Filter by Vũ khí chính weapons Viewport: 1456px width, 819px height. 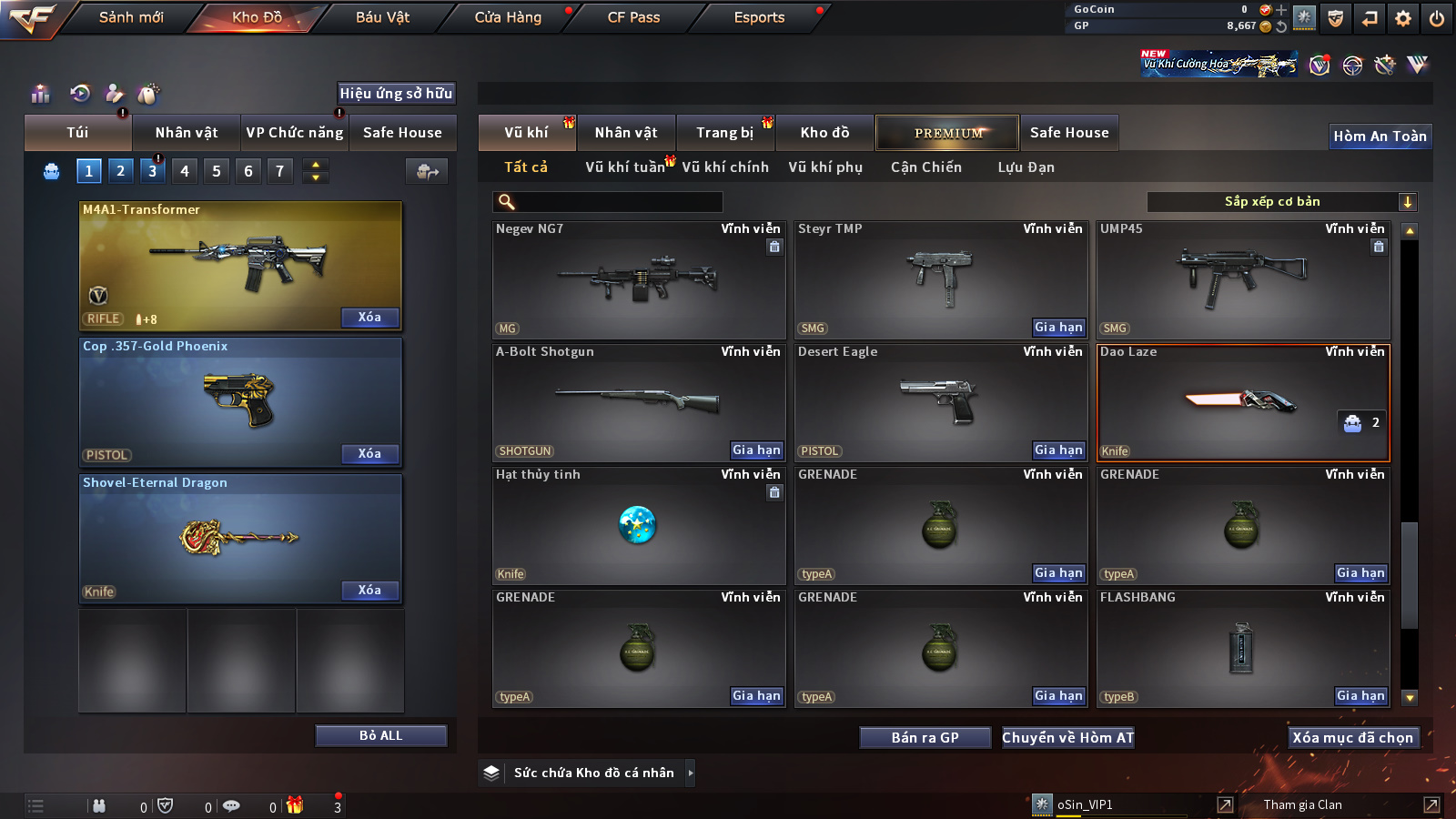[x=724, y=167]
